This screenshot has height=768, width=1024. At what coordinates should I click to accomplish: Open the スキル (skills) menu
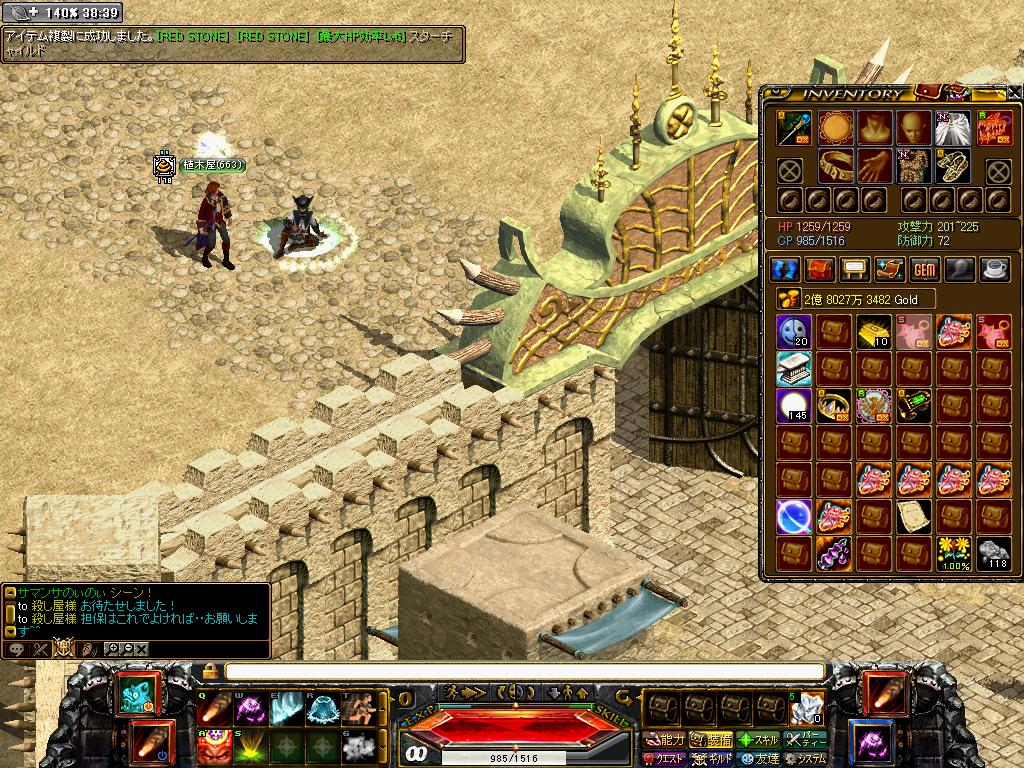click(759, 740)
